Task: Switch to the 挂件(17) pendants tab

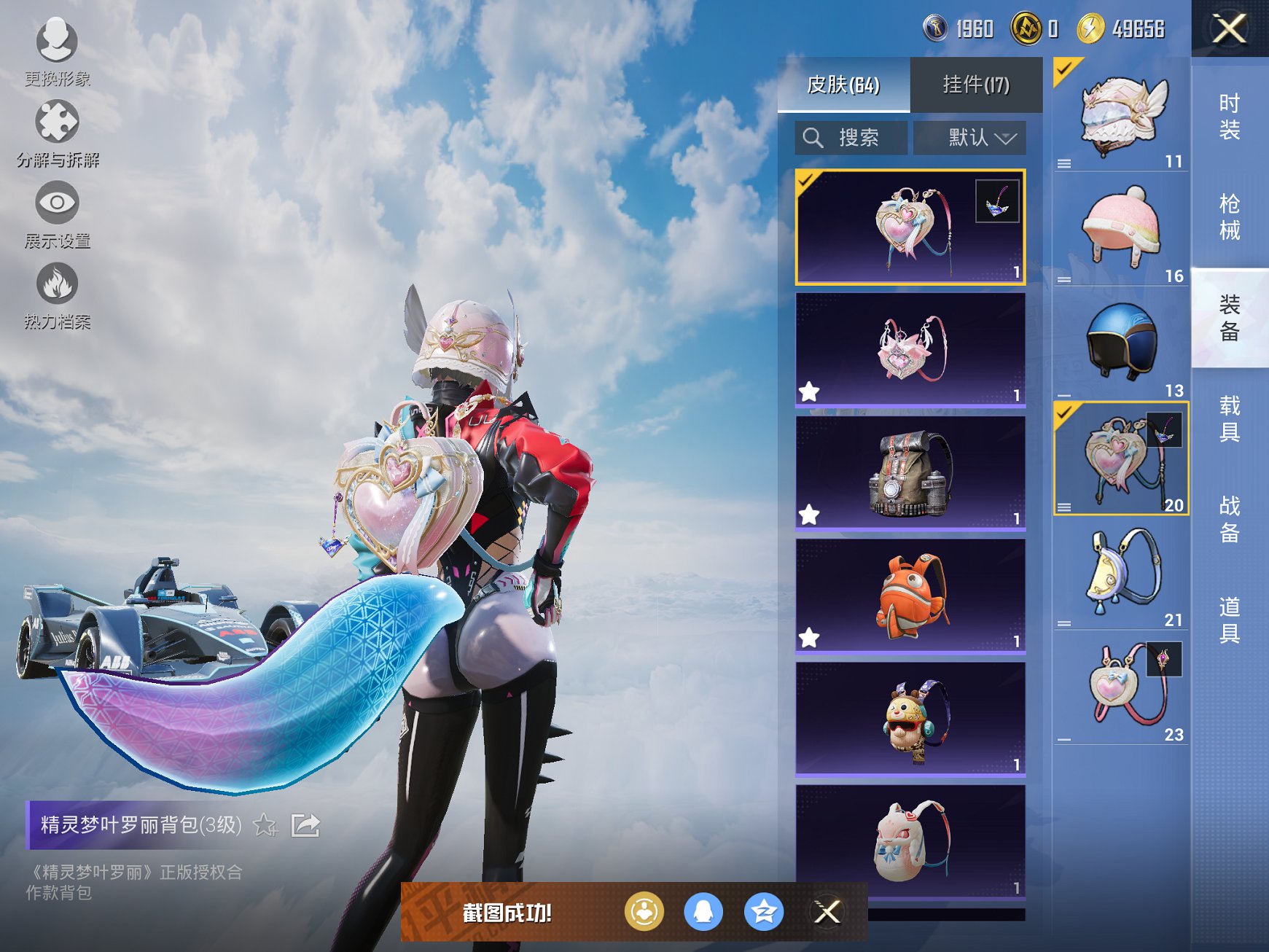Action: [x=976, y=85]
